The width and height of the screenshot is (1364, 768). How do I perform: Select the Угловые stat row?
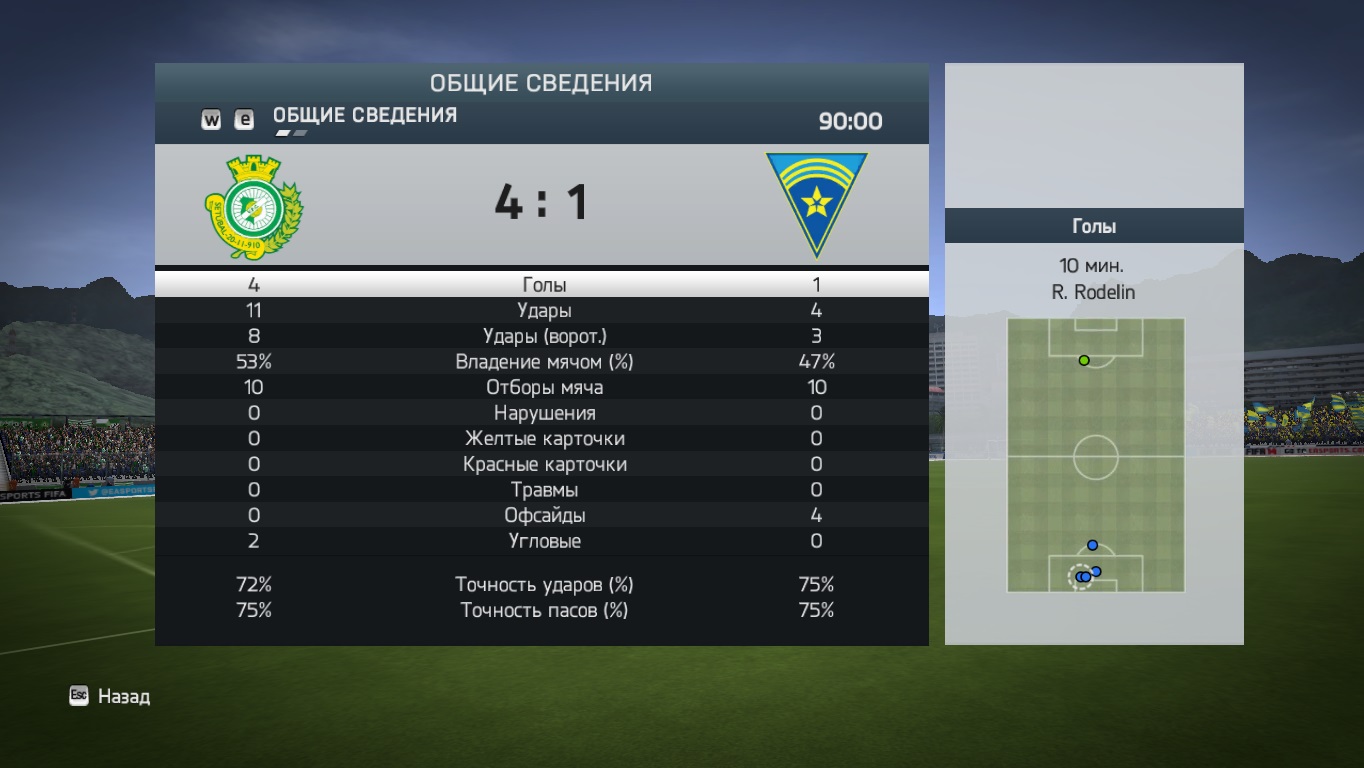coord(544,541)
